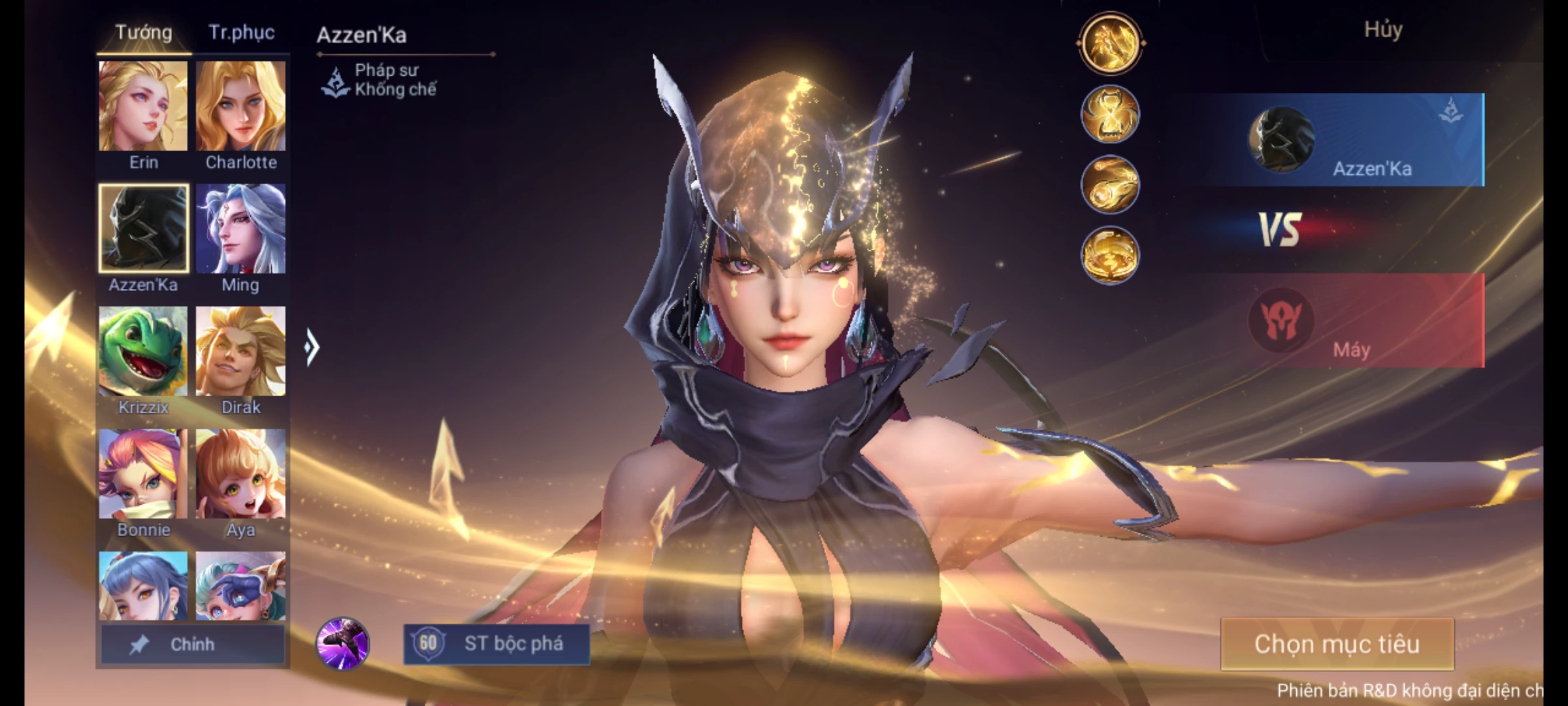Choose Charlotte from the hero list
This screenshot has width=1568, height=706.
[240, 107]
